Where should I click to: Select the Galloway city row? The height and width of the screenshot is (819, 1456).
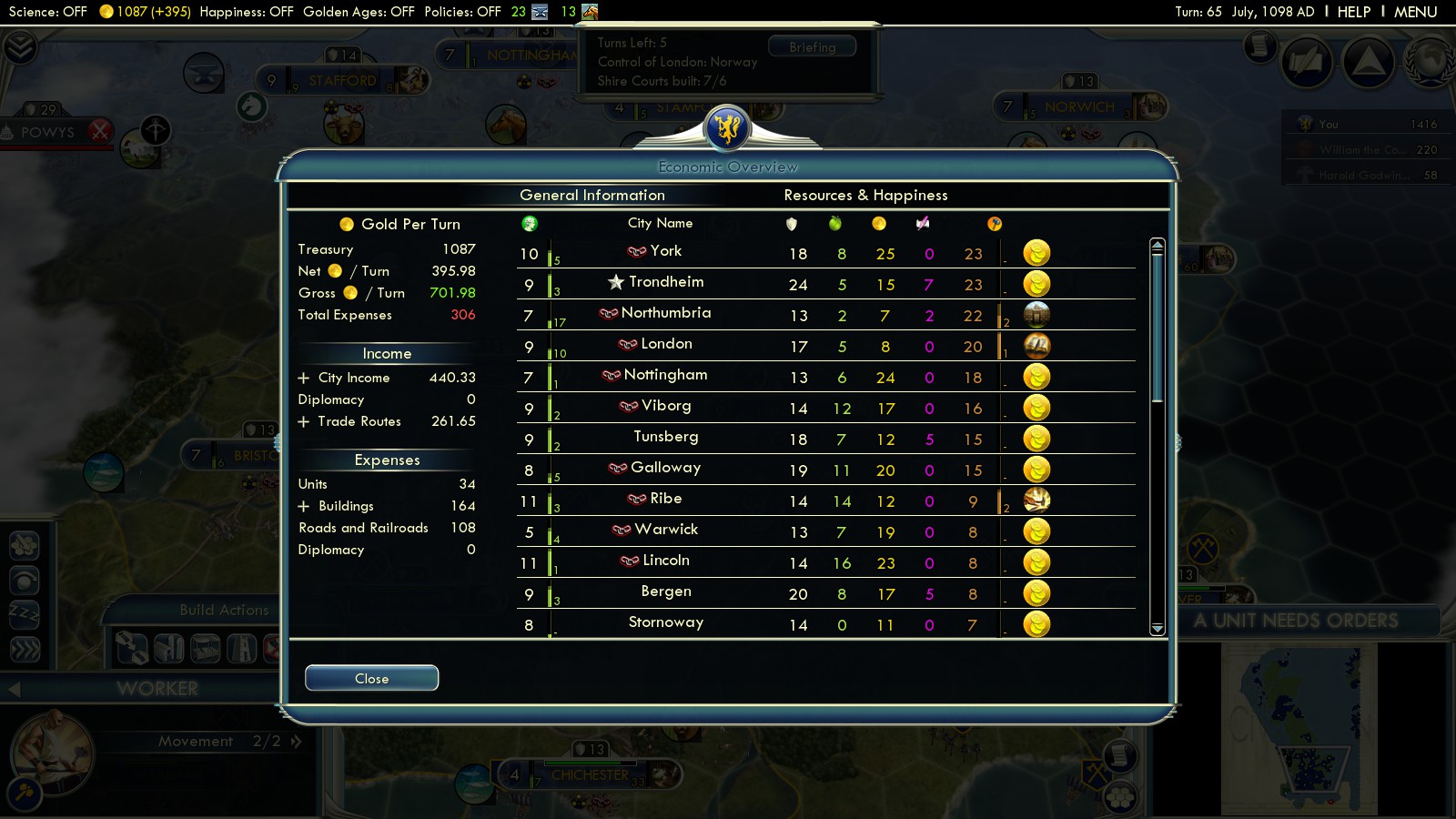click(665, 468)
